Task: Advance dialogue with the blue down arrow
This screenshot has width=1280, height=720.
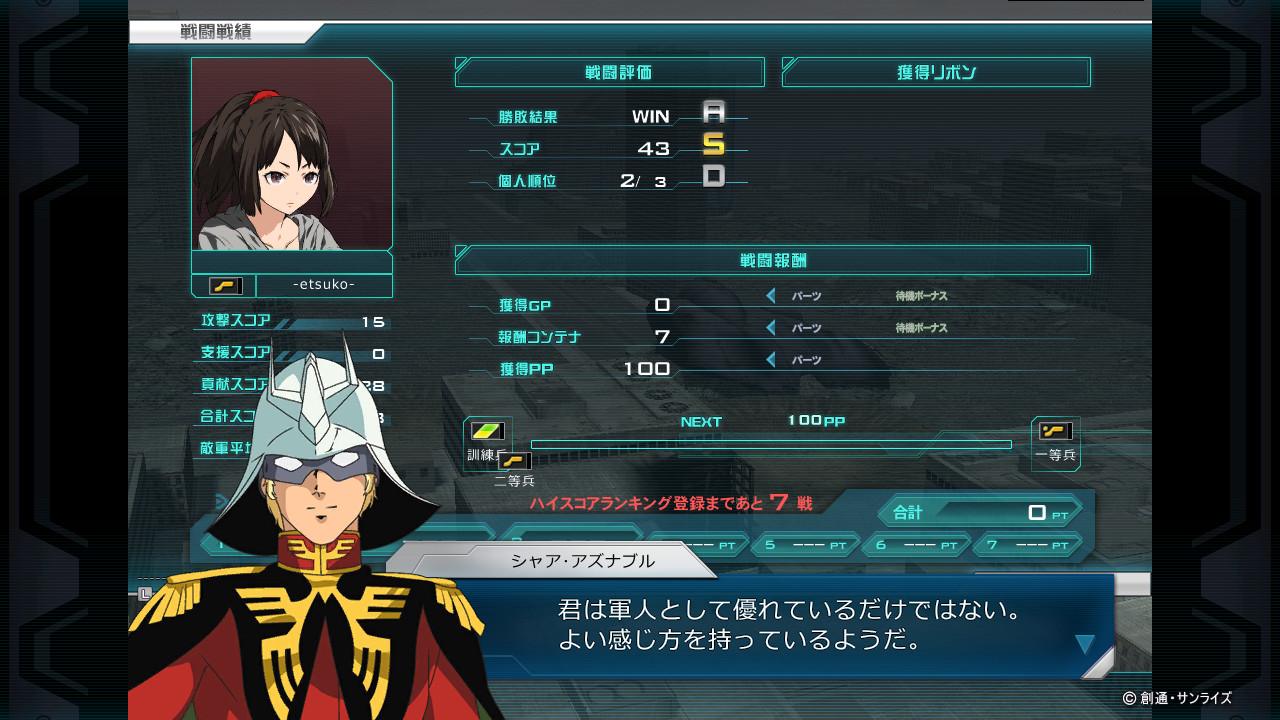Action: [1085, 645]
